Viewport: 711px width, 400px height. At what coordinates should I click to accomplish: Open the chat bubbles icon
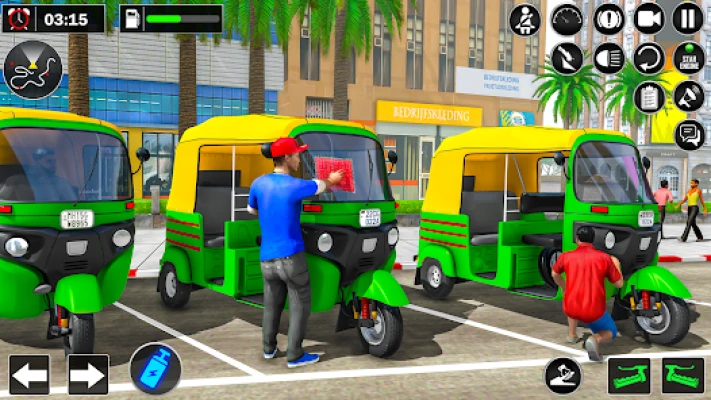[x=689, y=134]
